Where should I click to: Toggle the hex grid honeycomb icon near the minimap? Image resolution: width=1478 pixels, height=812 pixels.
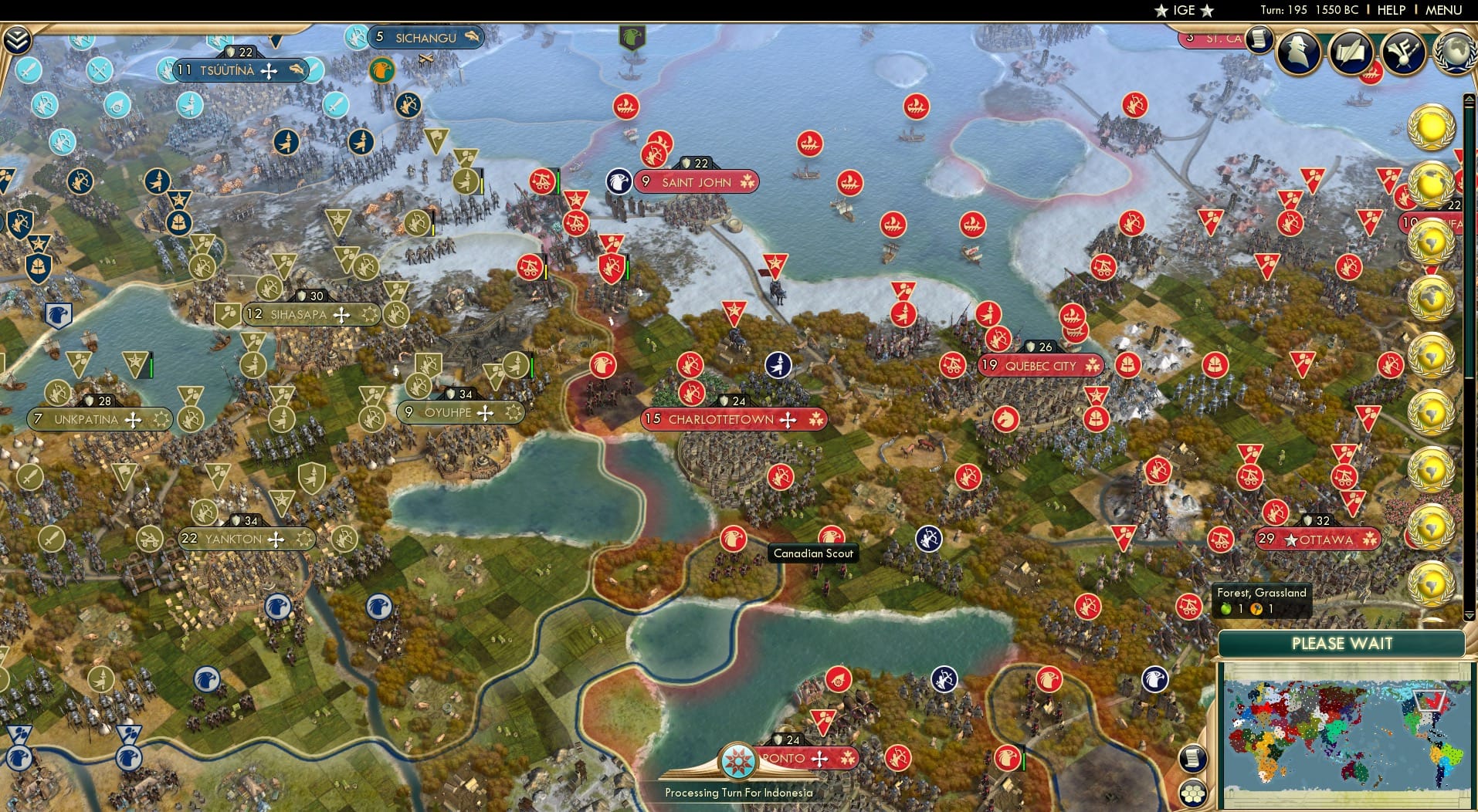1193,793
